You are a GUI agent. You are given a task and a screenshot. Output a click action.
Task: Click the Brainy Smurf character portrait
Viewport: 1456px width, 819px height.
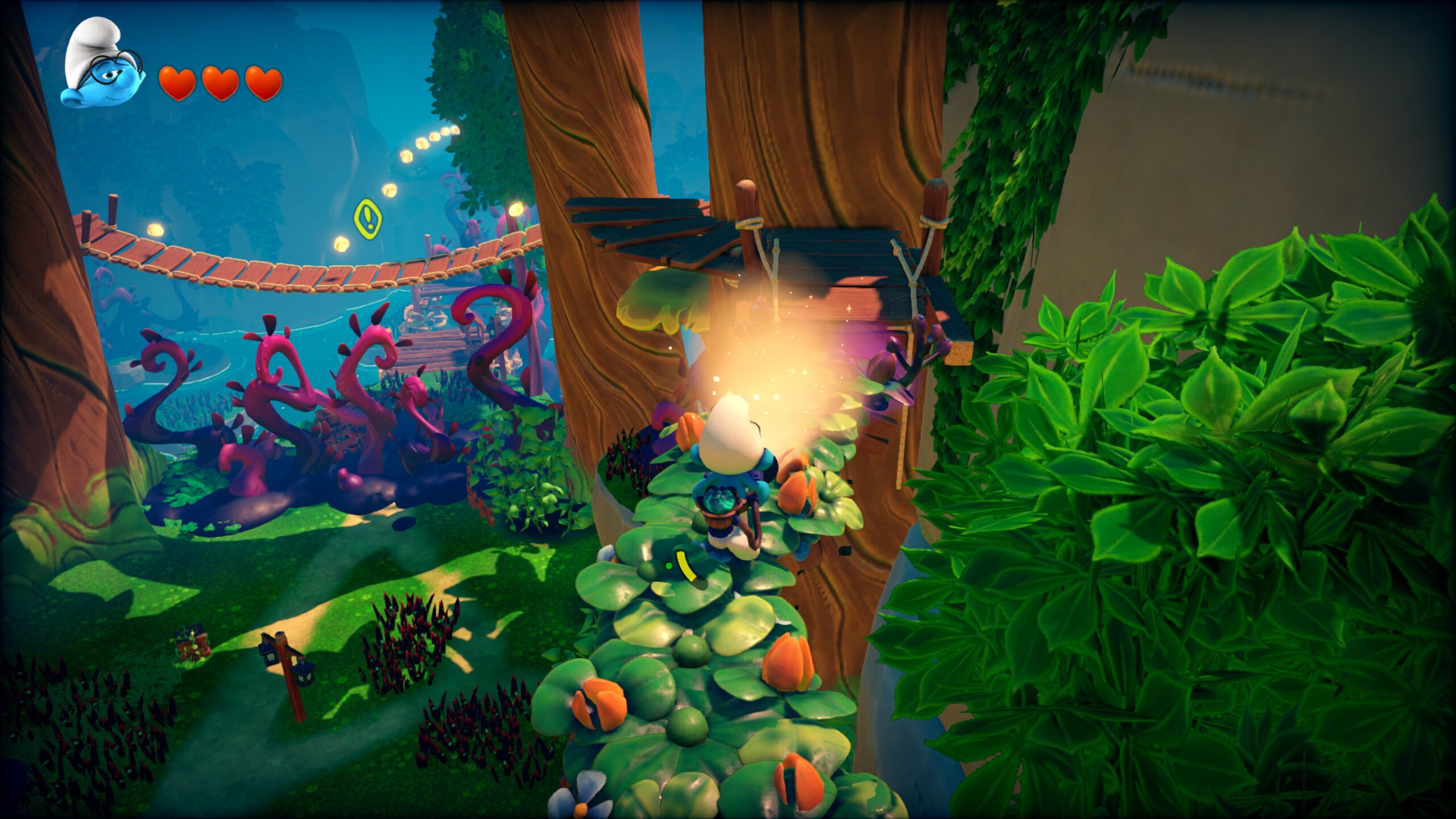(x=102, y=64)
